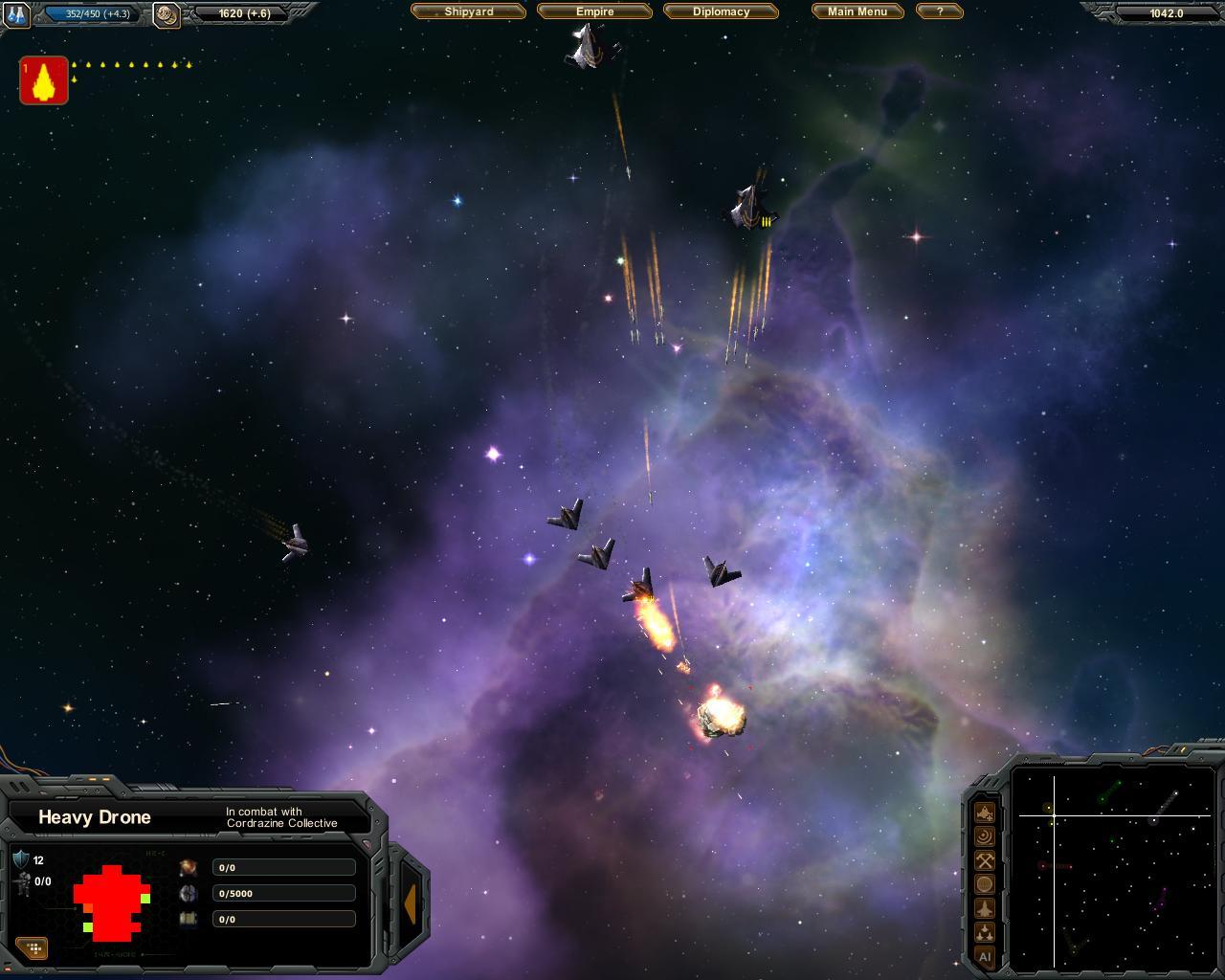
Task: Click the three-ship fleet icon beside the minimap
Action: pos(985,932)
